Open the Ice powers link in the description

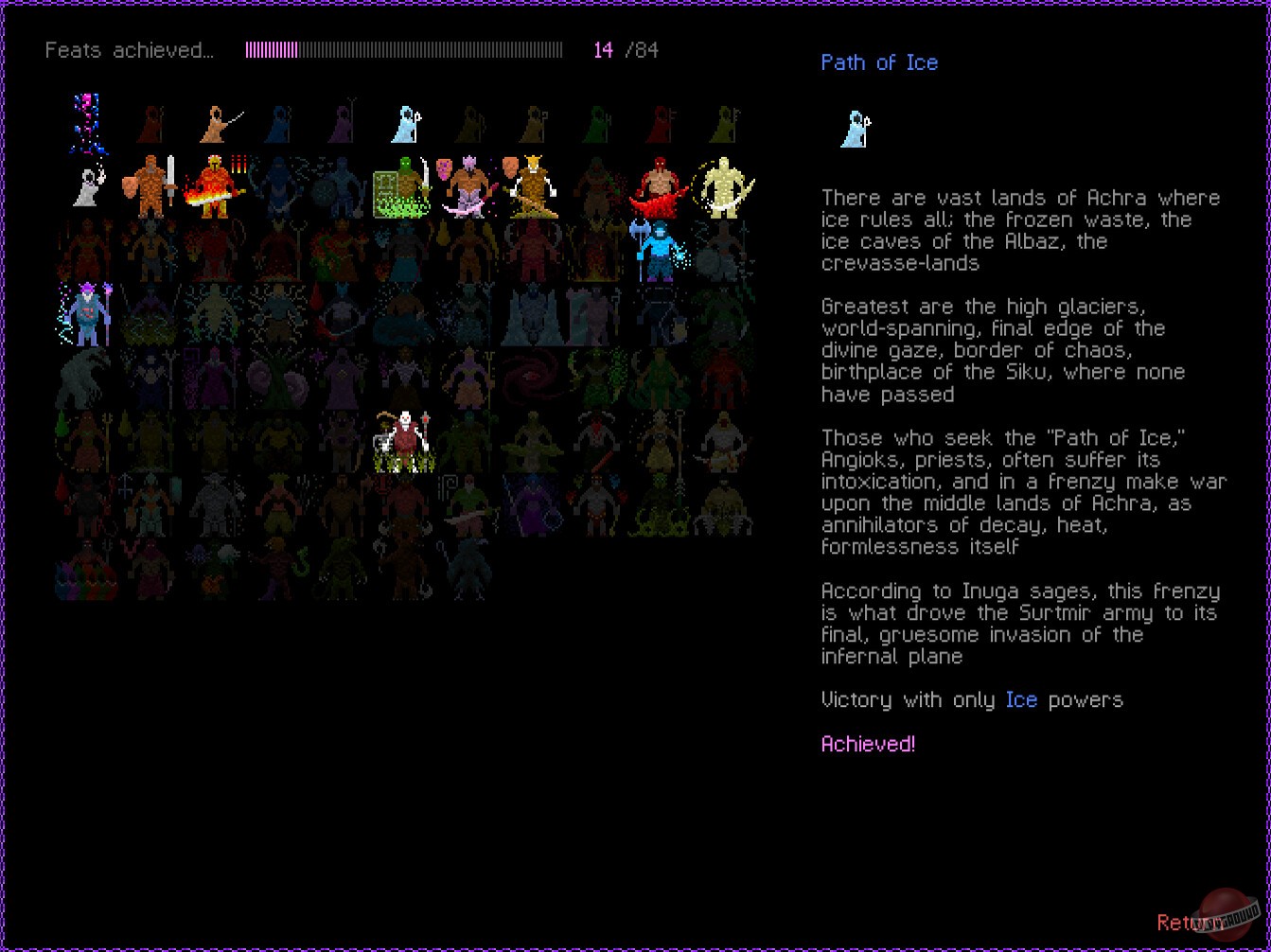(x=1021, y=700)
